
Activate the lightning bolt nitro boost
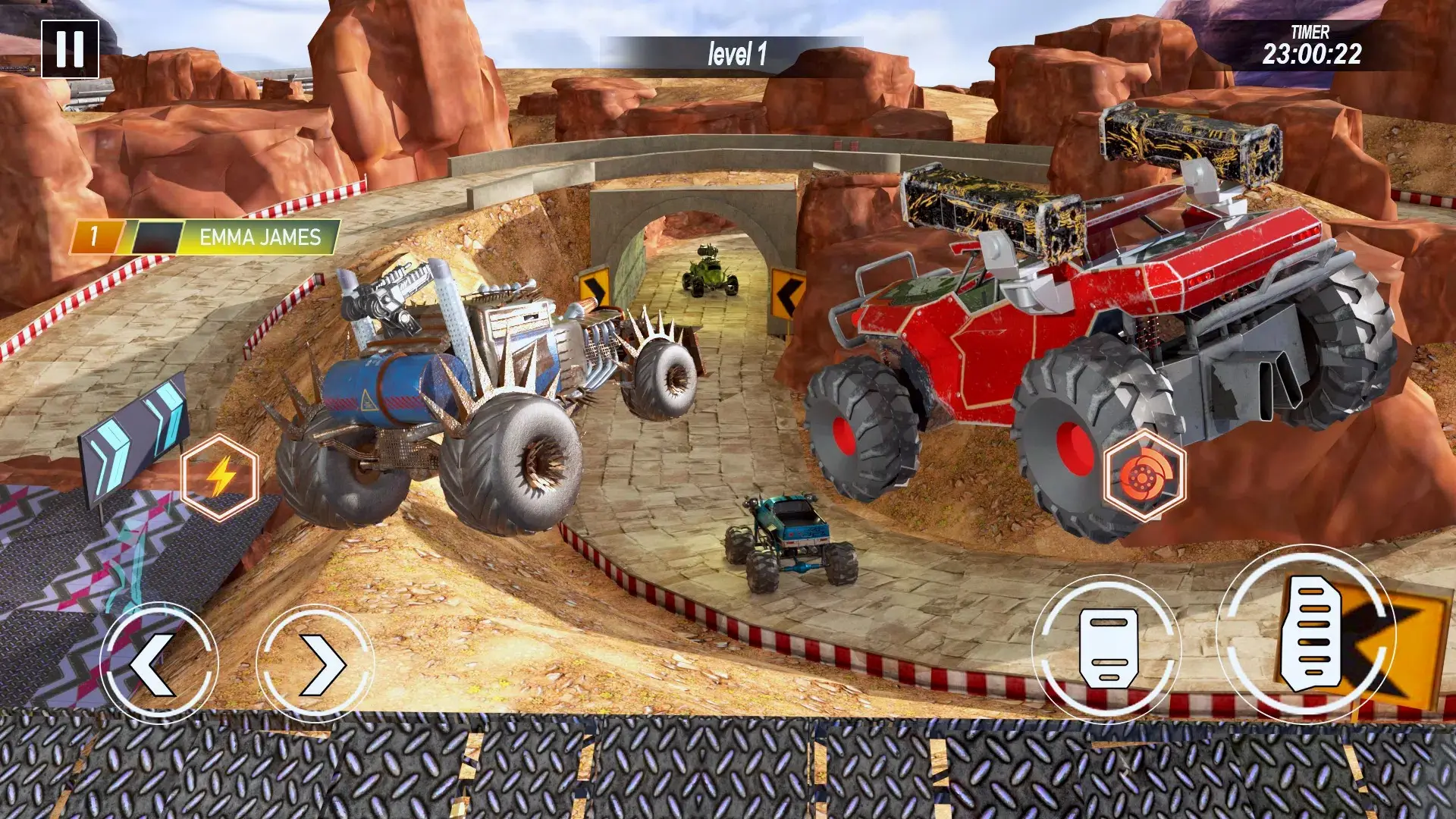pos(220,478)
